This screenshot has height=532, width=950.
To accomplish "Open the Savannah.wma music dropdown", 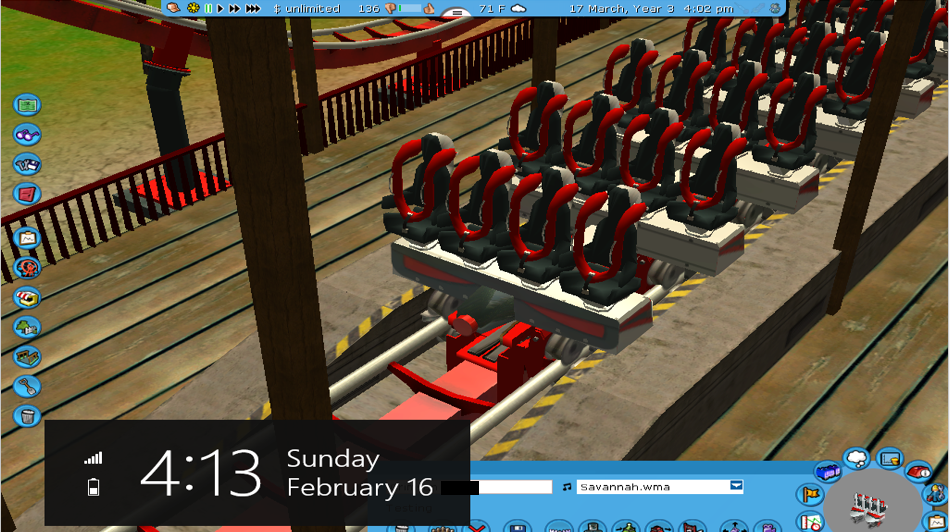I will [736, 487].
